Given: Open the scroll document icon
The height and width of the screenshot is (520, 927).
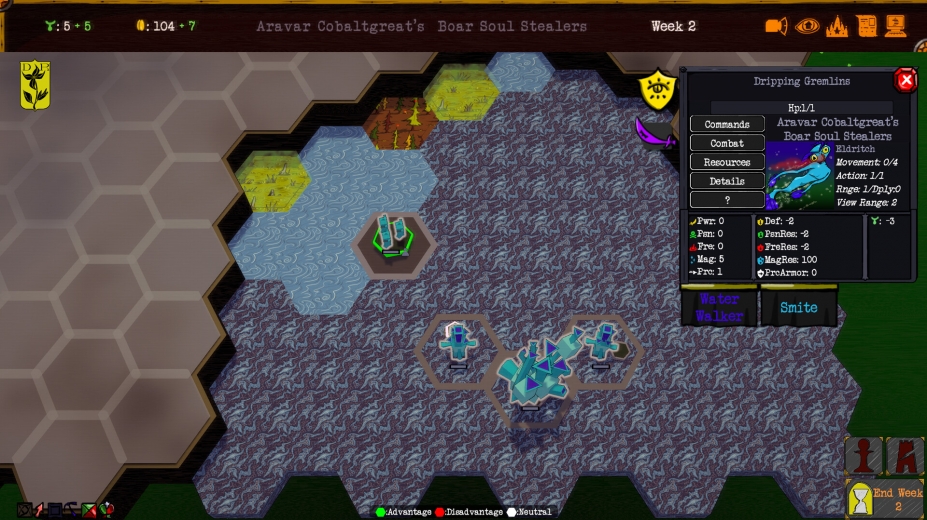Looking at the screenshot, I should [x=867, y=26].
